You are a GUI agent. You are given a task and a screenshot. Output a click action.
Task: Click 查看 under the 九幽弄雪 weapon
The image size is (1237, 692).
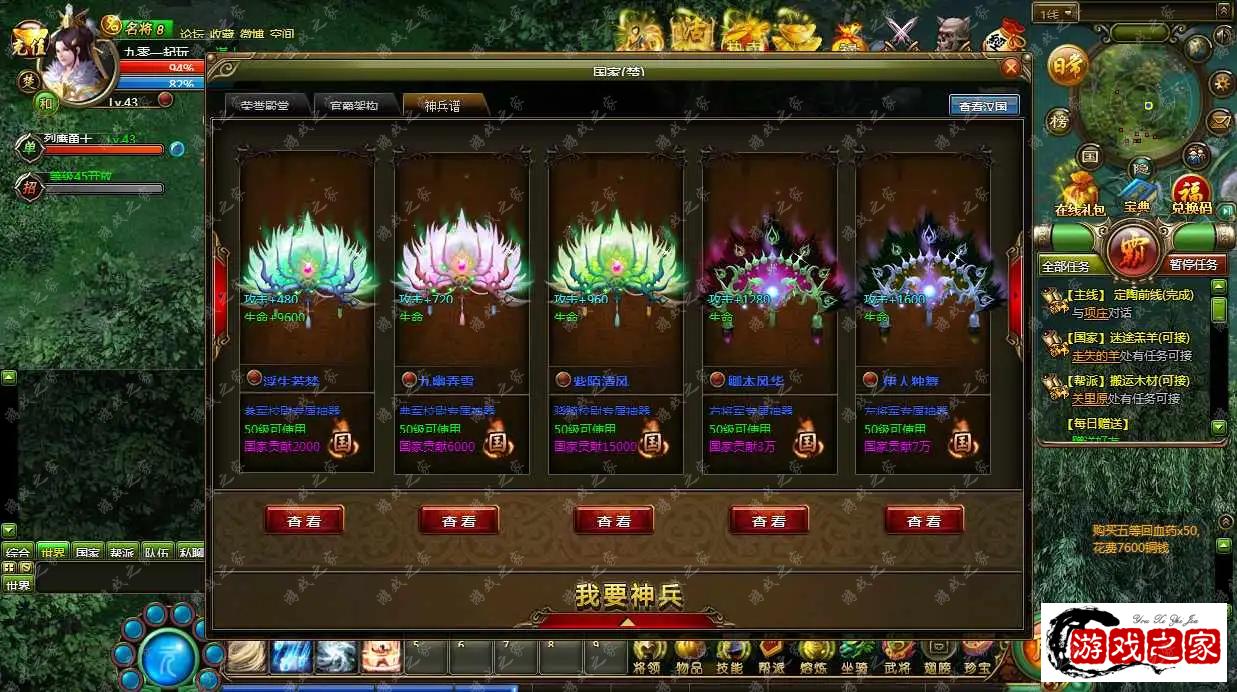[459, 520]
